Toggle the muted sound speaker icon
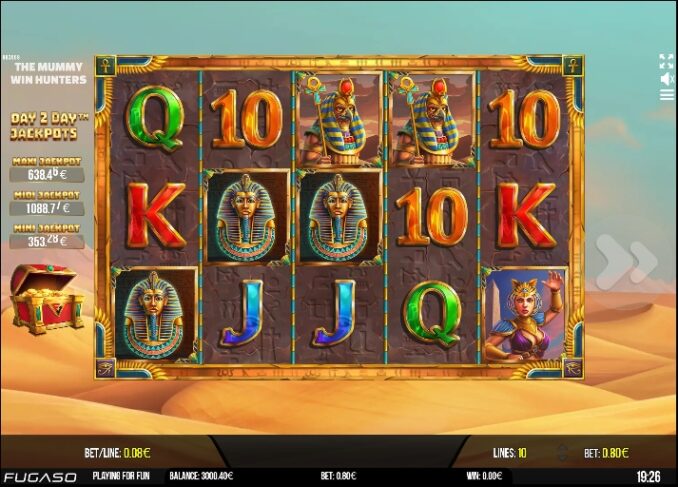 (x=666, y=78)
